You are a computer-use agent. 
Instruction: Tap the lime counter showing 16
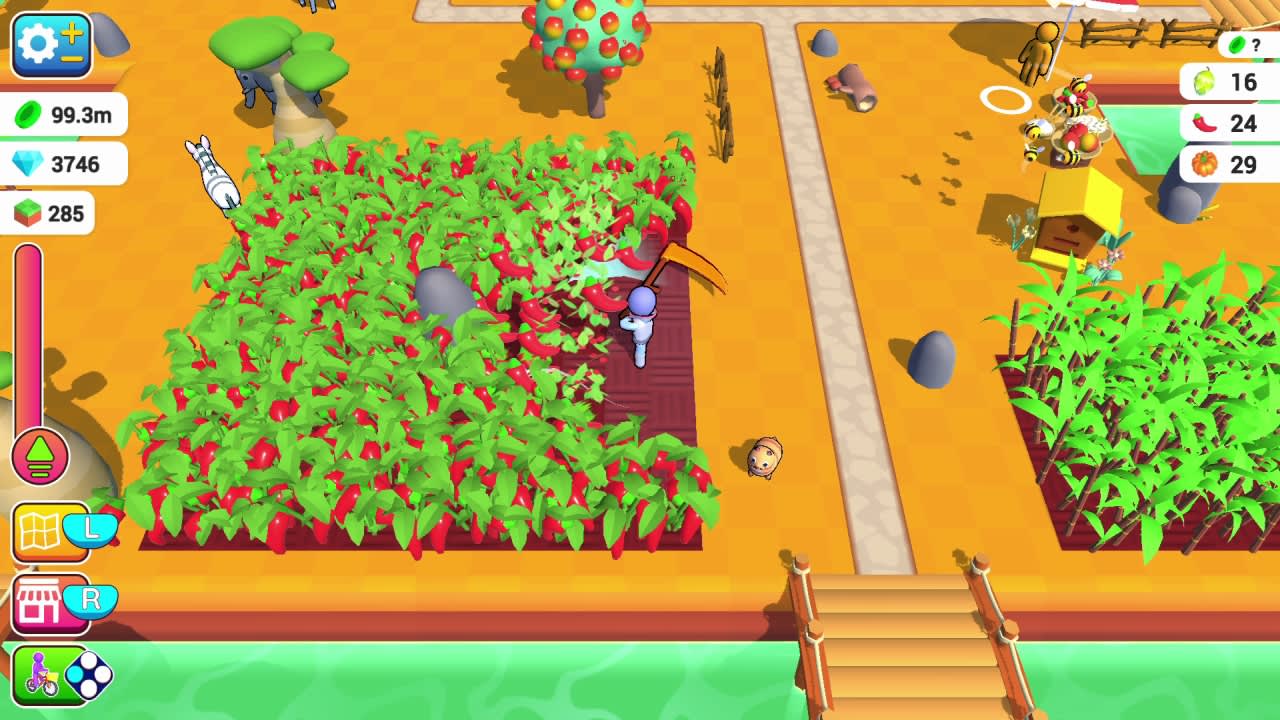point(1225,82)
